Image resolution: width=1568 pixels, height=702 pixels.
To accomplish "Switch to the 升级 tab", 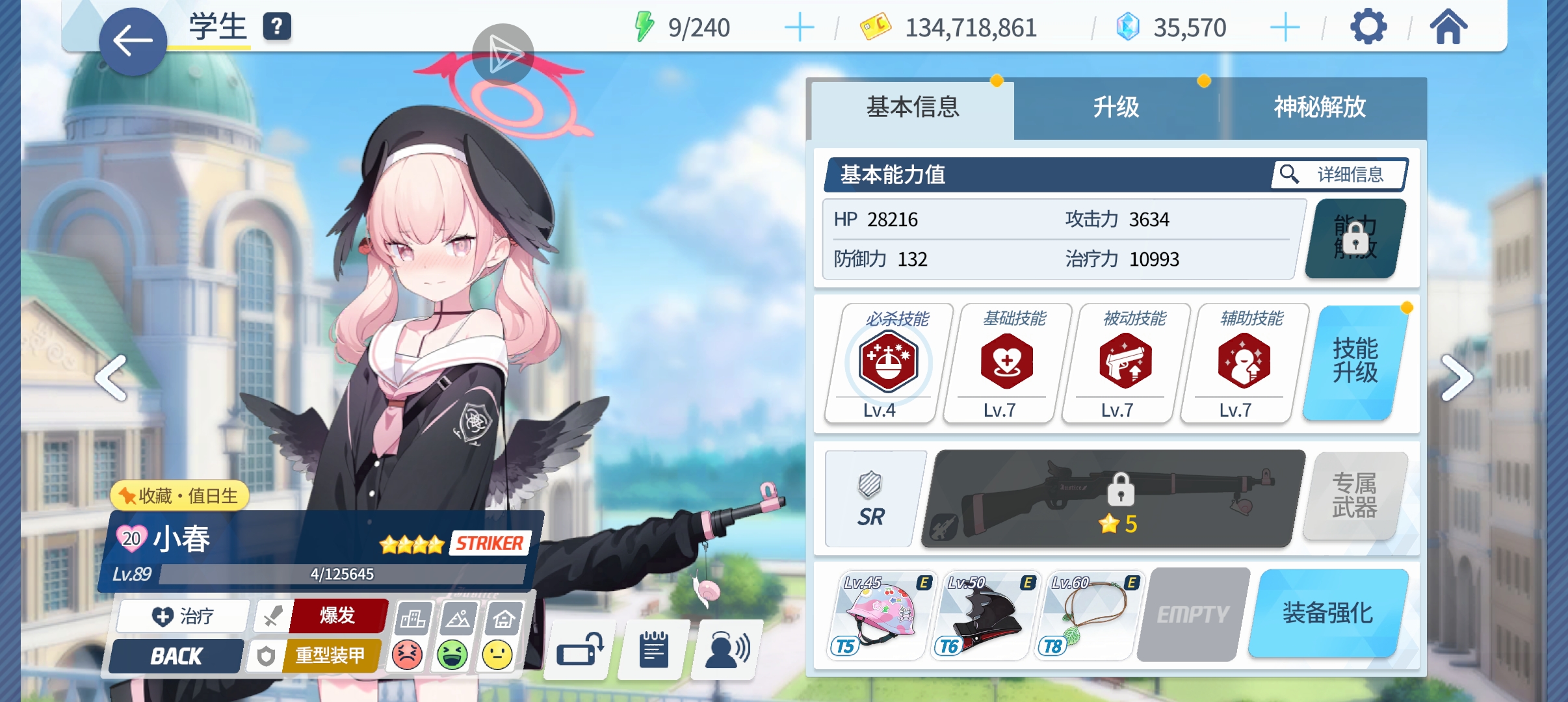I will pos(1116,109).
